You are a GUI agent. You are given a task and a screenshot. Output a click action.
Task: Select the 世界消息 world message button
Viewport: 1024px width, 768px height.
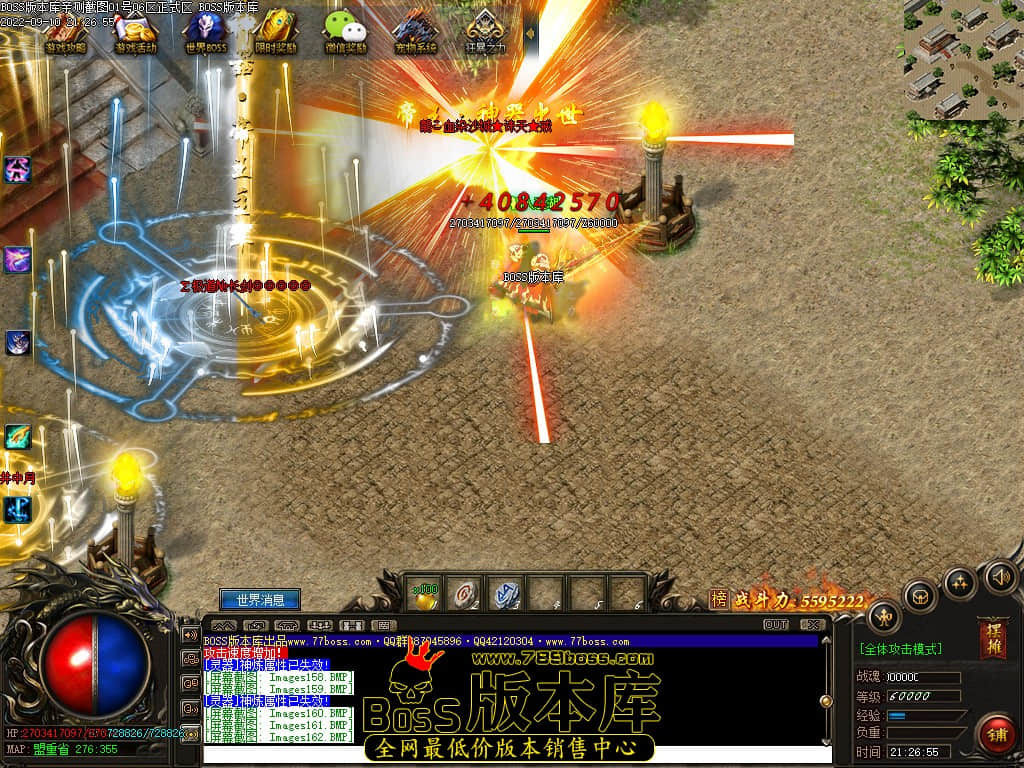(x=260, y=600)
